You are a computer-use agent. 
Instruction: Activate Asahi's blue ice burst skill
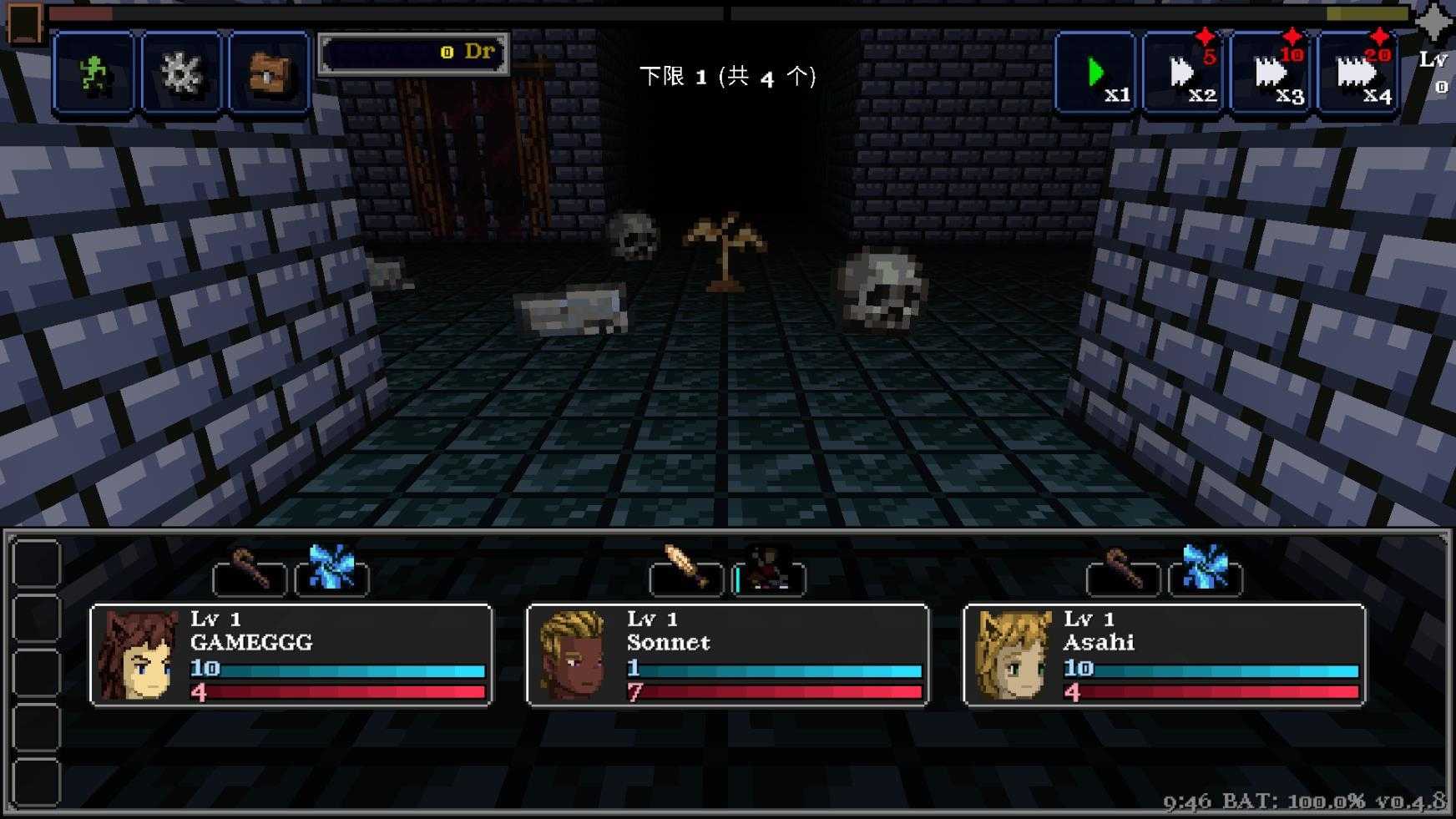[1205, 571]
